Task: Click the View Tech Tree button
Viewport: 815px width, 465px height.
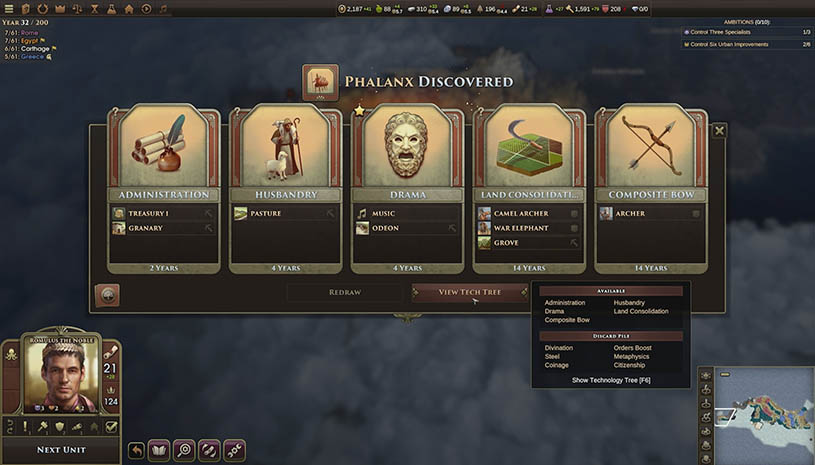Action: coord(469,292)
